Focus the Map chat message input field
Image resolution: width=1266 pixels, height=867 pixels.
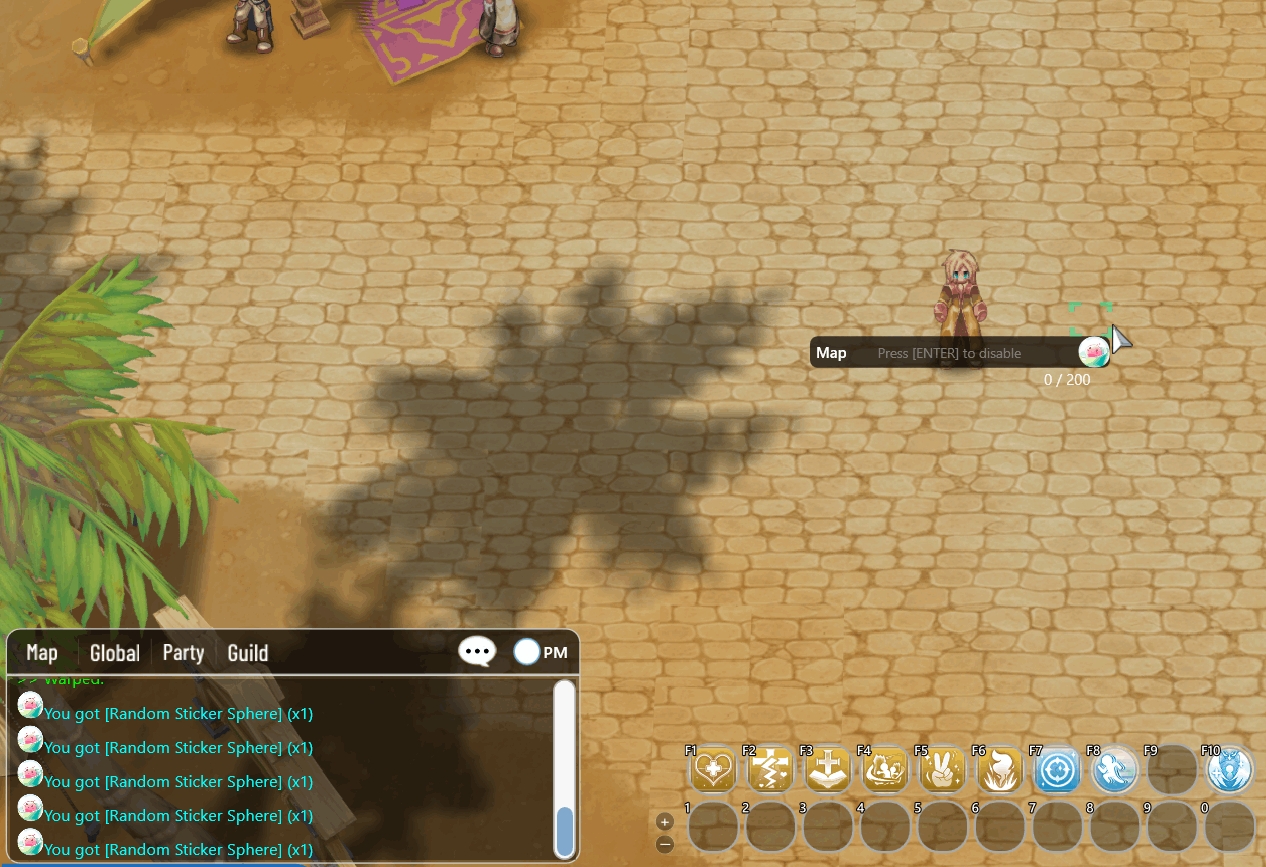pyautogui.click(x=960, y=353)
